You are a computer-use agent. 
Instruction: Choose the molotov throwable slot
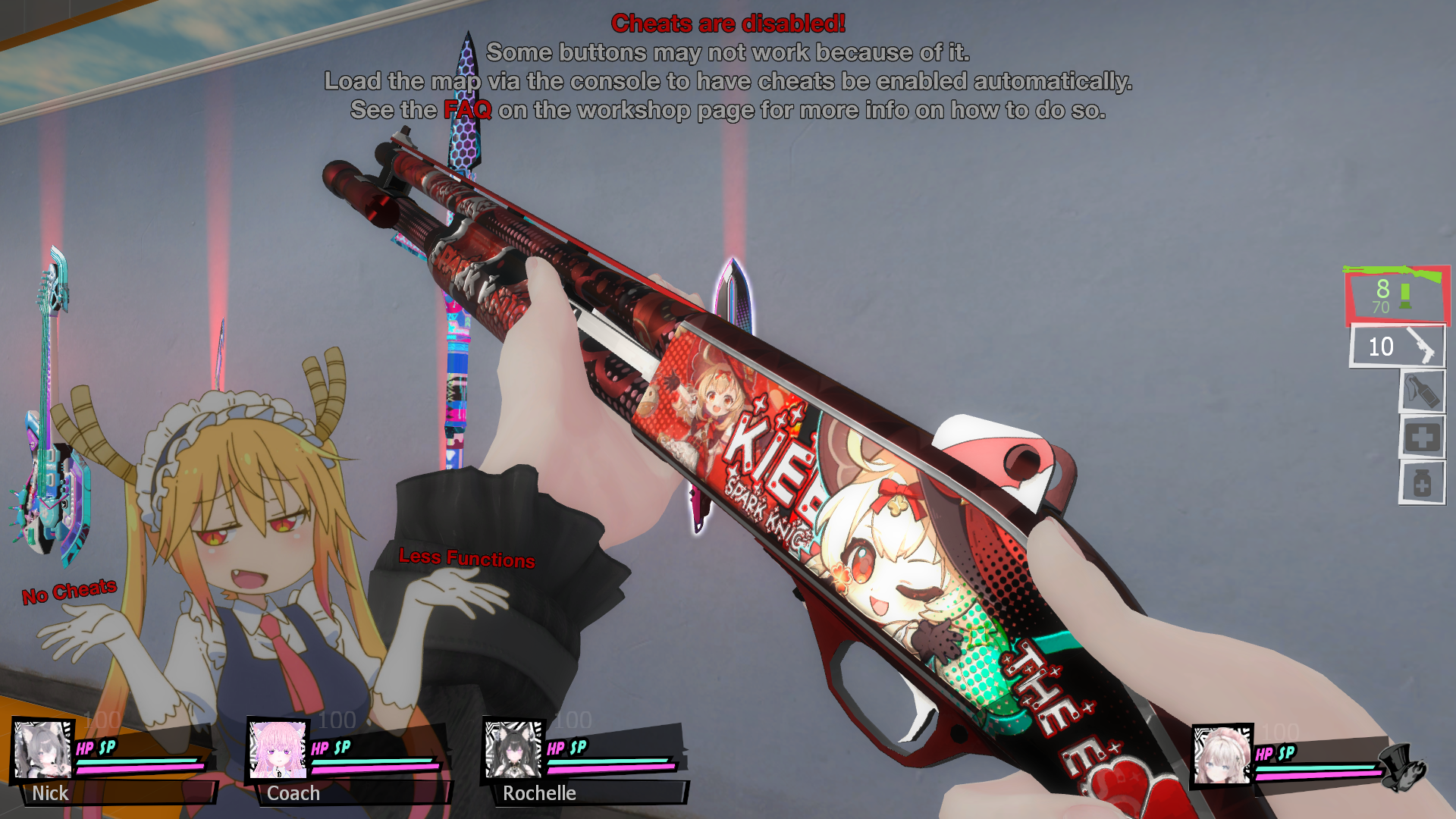[x=1422, y=392]
